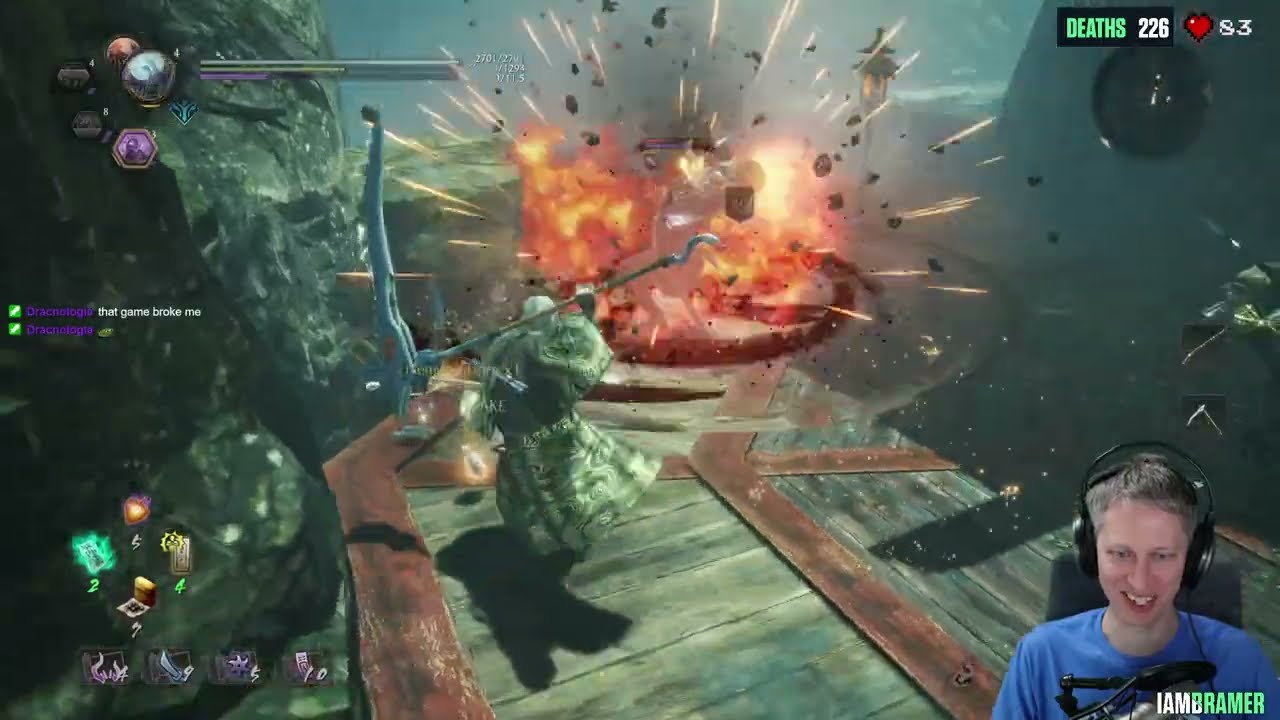Activate the blue blade skill slot
Screen dimensions: 1280x720
click(x=169, y=667)
